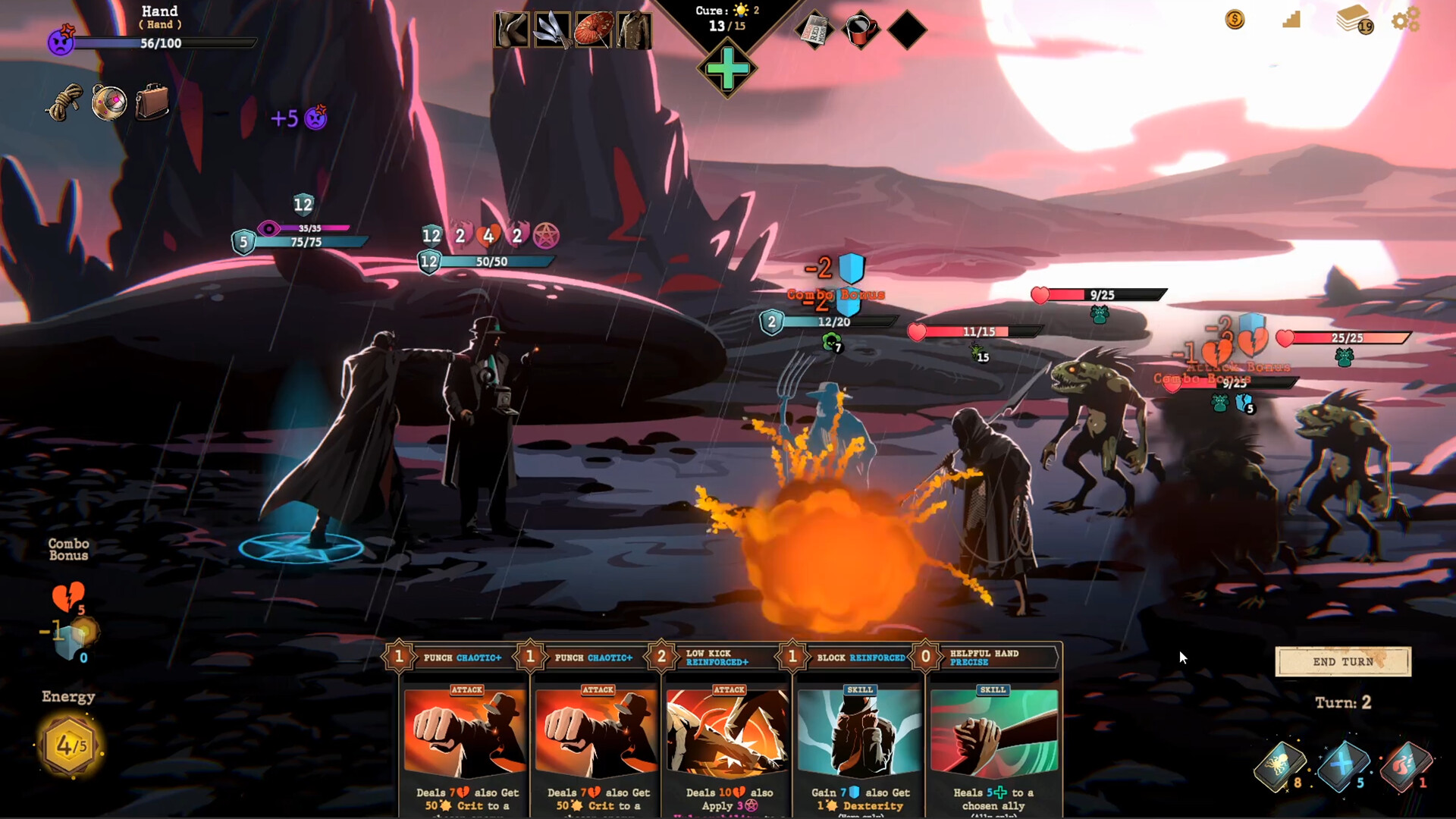Use the Red Moon newspaper item

coord(814,31)
